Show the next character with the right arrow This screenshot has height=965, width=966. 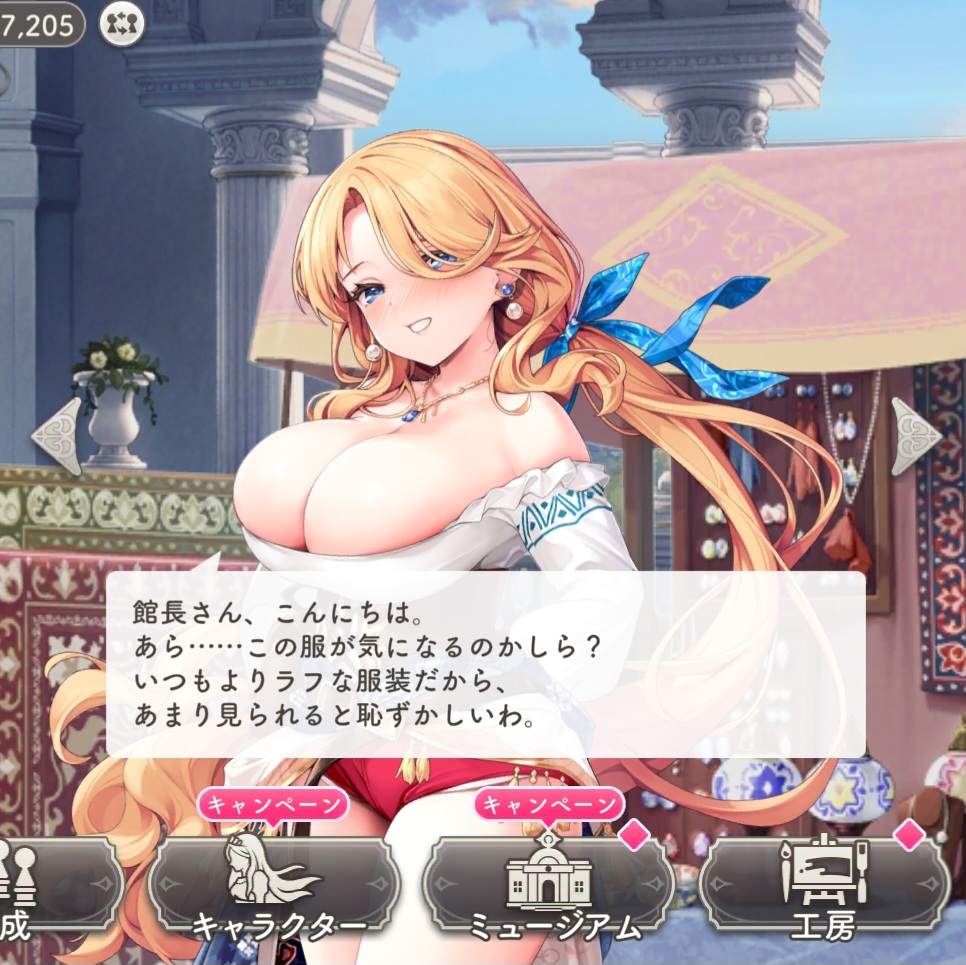[x=915, y=436]
